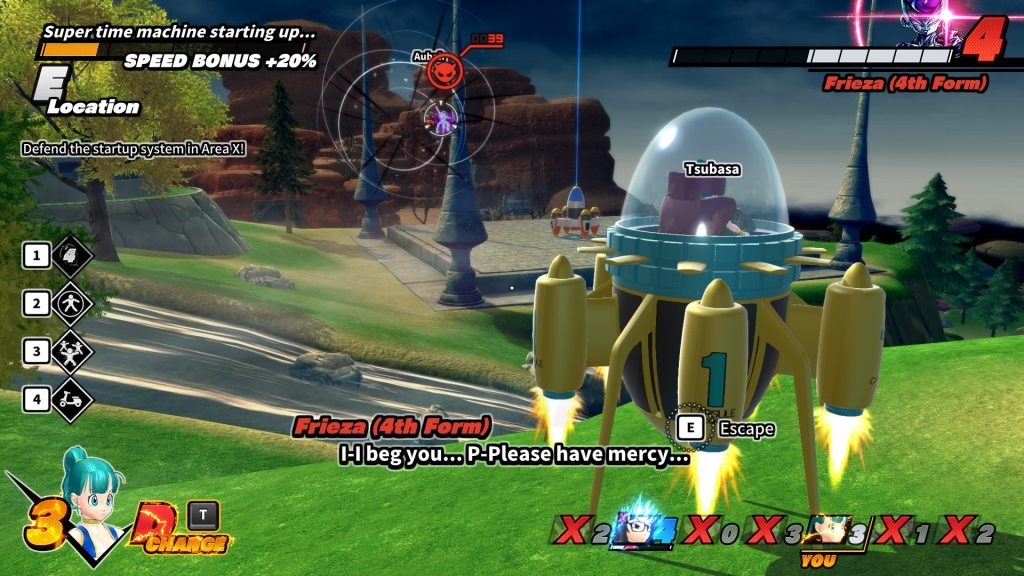Trigger the three-figure group skill icon
Screen dimensions: 1024x576
point(71,351)
